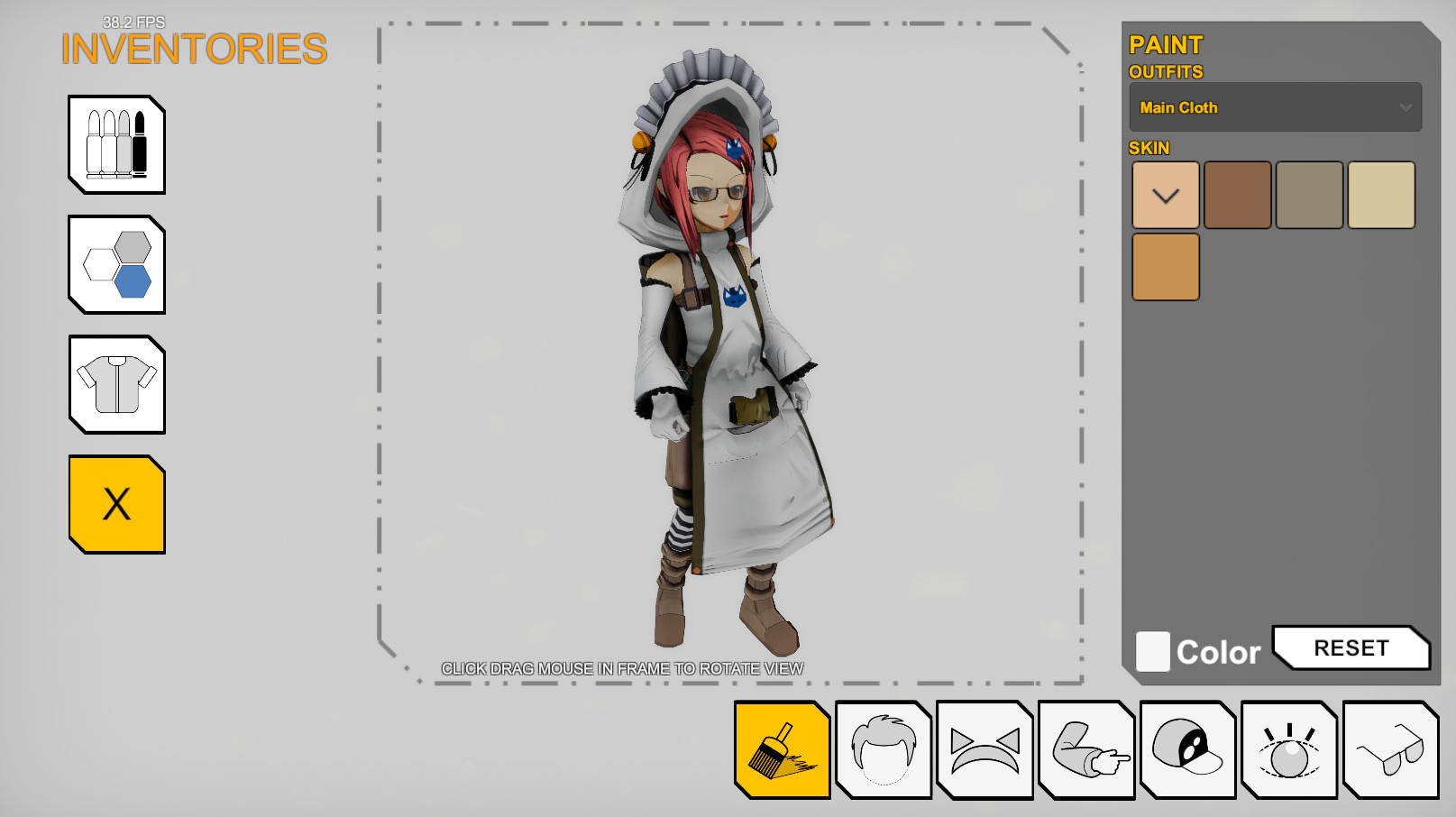Select the paint brush customization tool
The width and height of the screenshot is (1456, 817).
[x=782, y=749]
